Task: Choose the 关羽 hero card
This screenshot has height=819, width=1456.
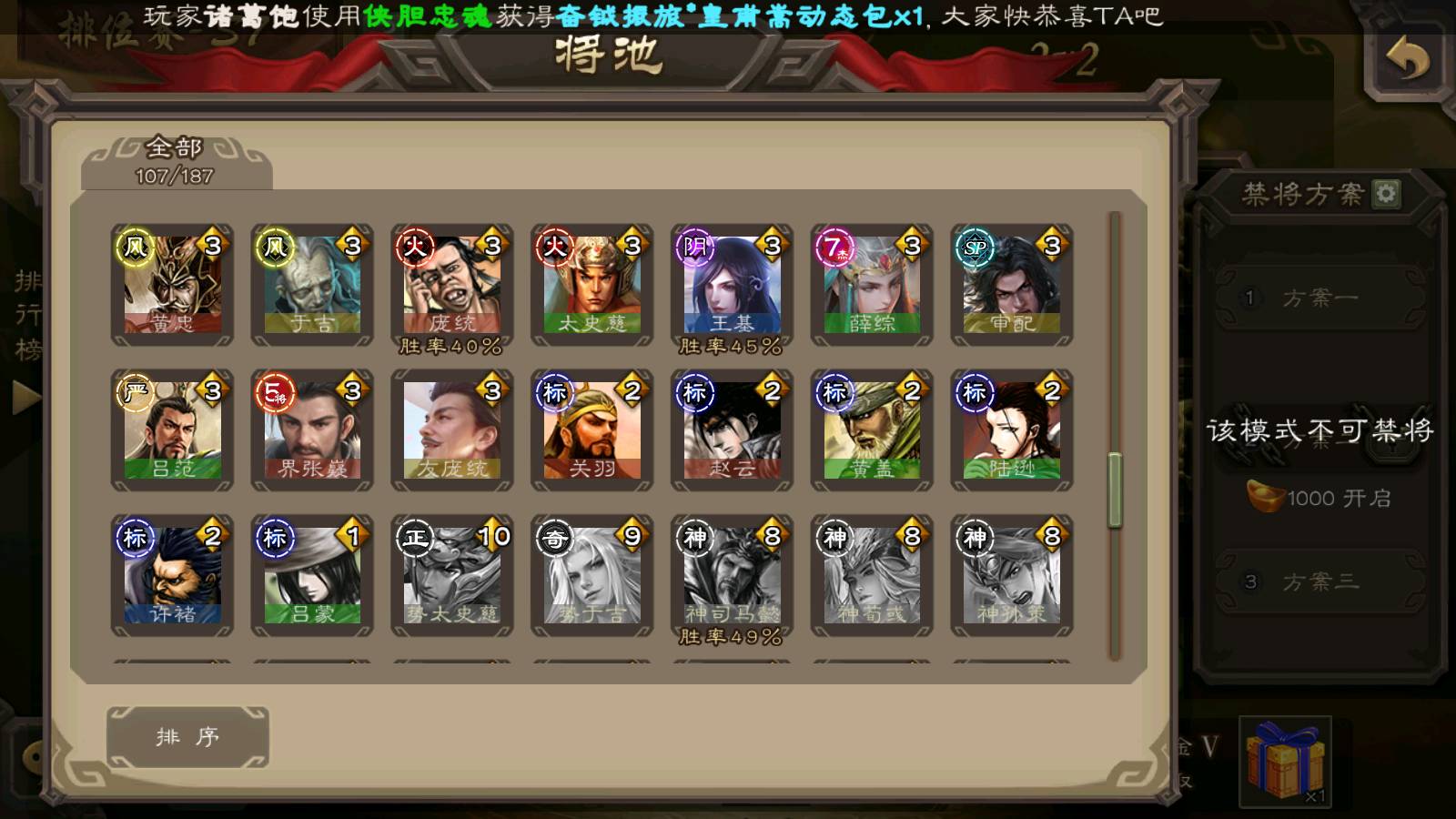Action: pos(592,430)
